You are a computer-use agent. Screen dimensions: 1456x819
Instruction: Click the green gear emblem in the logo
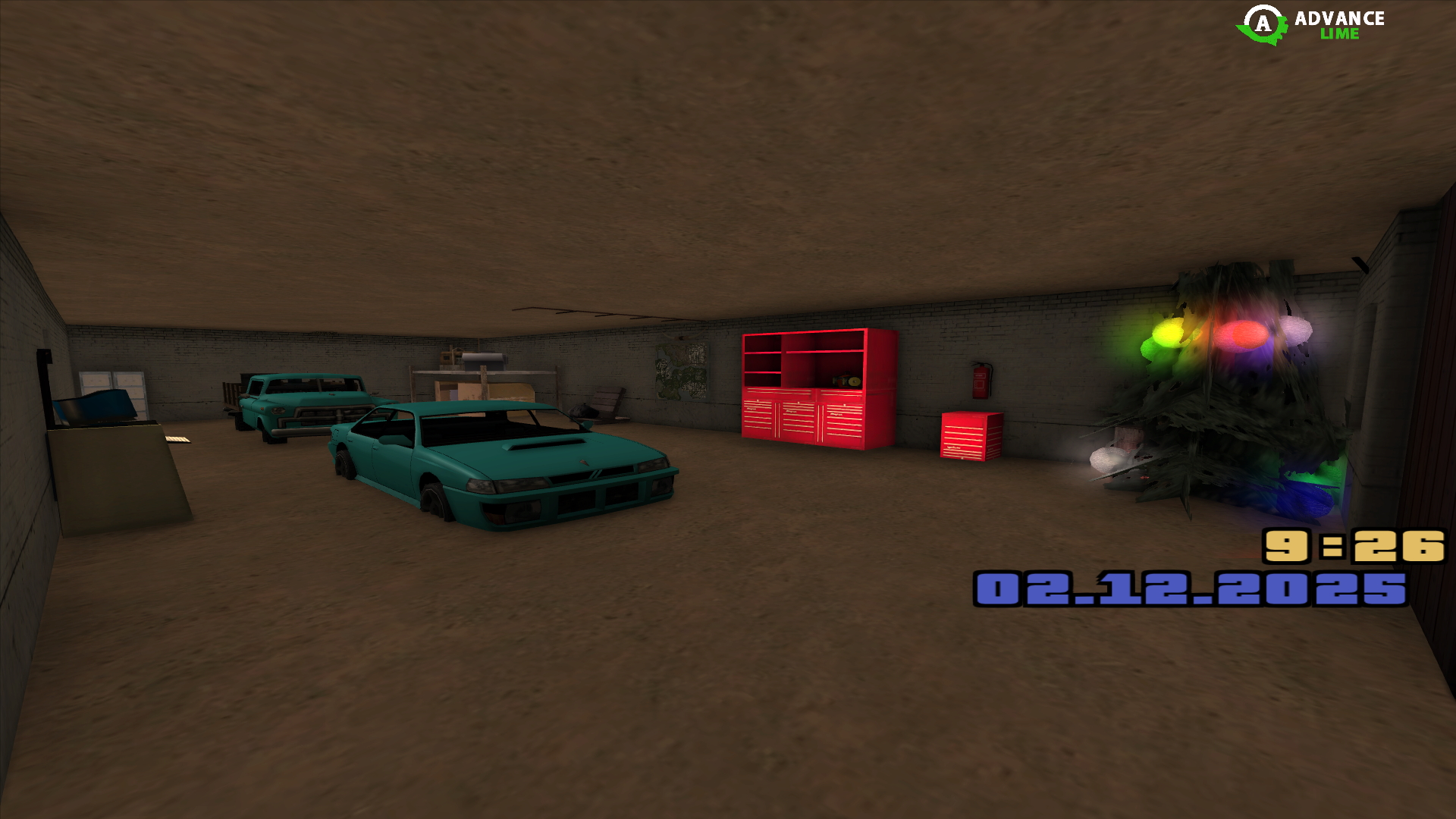pyautogui.click(x=1261, y=25)
